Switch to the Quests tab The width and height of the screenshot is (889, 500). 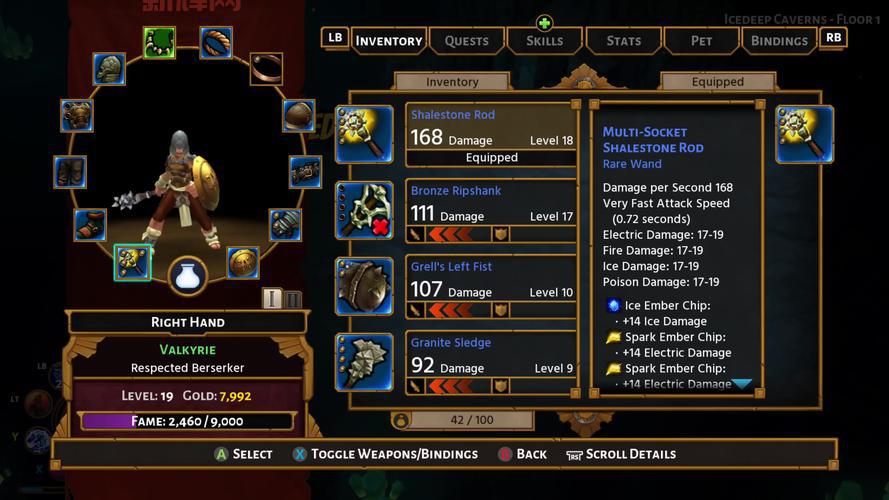[x=466, y=41]
